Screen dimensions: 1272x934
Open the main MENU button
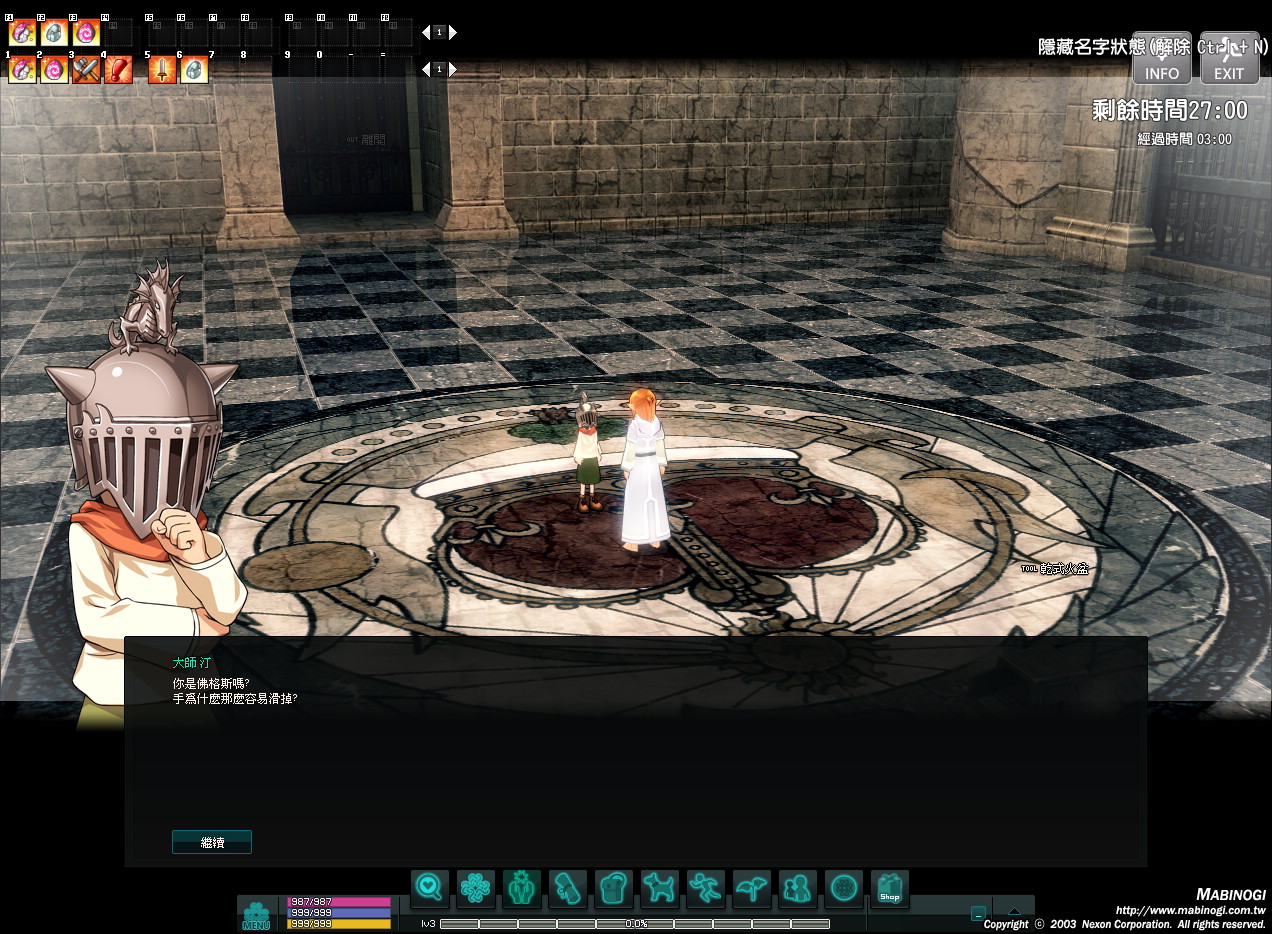[x=256, y=916]
